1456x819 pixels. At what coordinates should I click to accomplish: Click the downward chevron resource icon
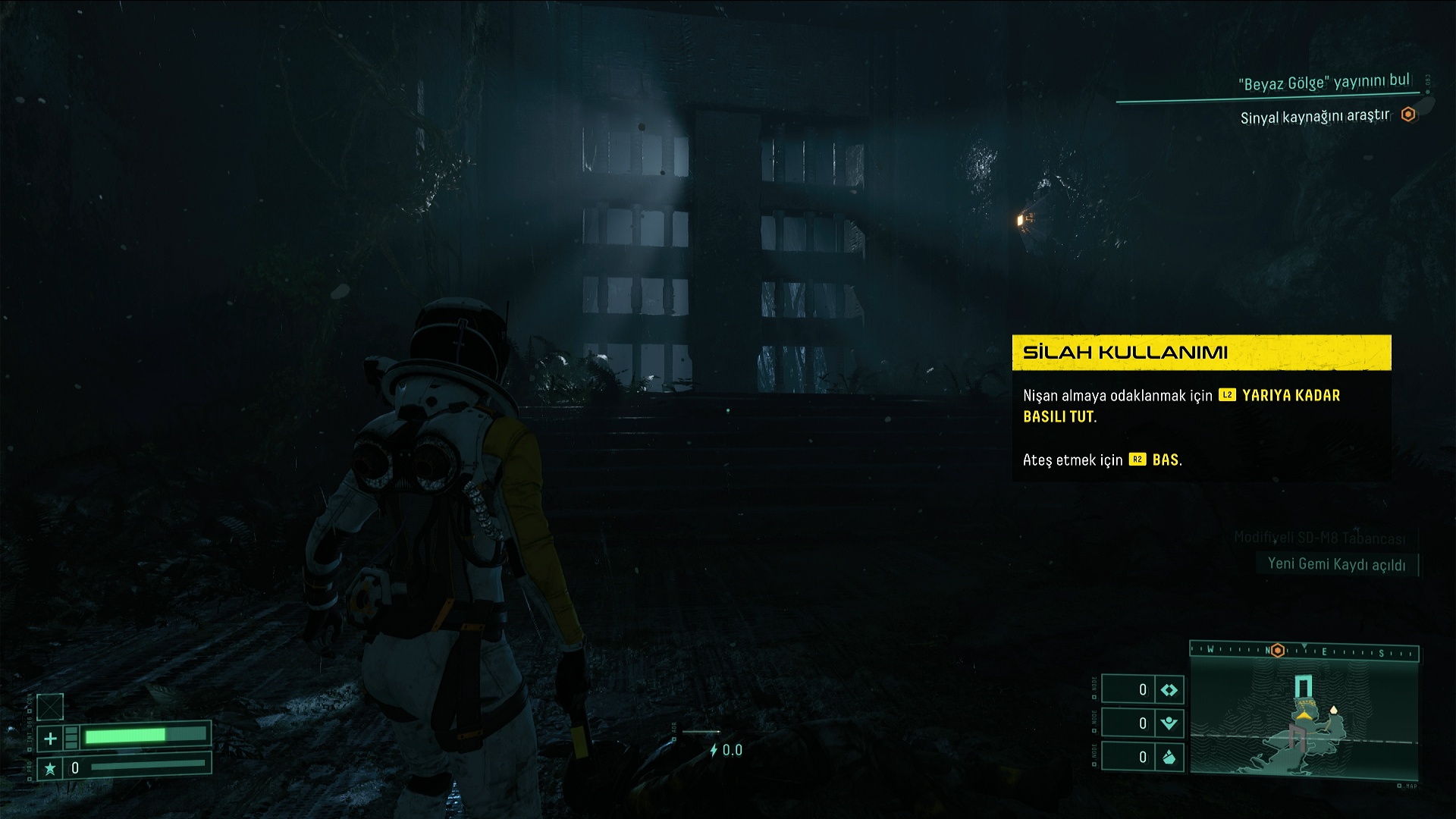1169,723
